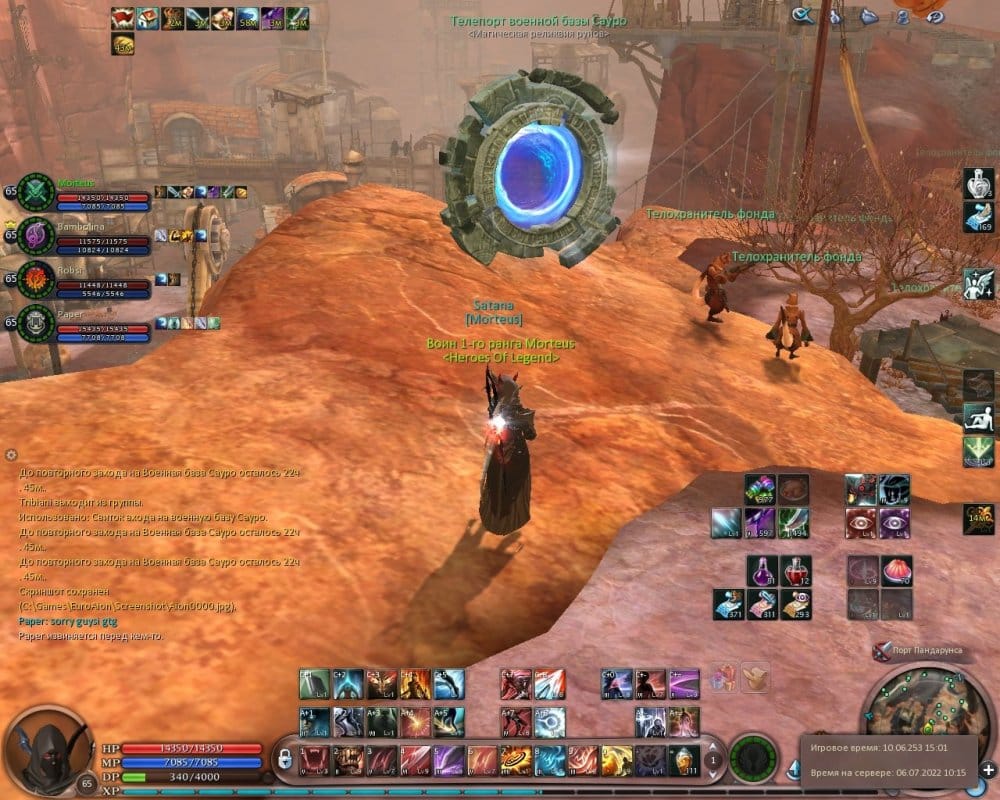Use the rainbow crystals item slot

(761, 489)
